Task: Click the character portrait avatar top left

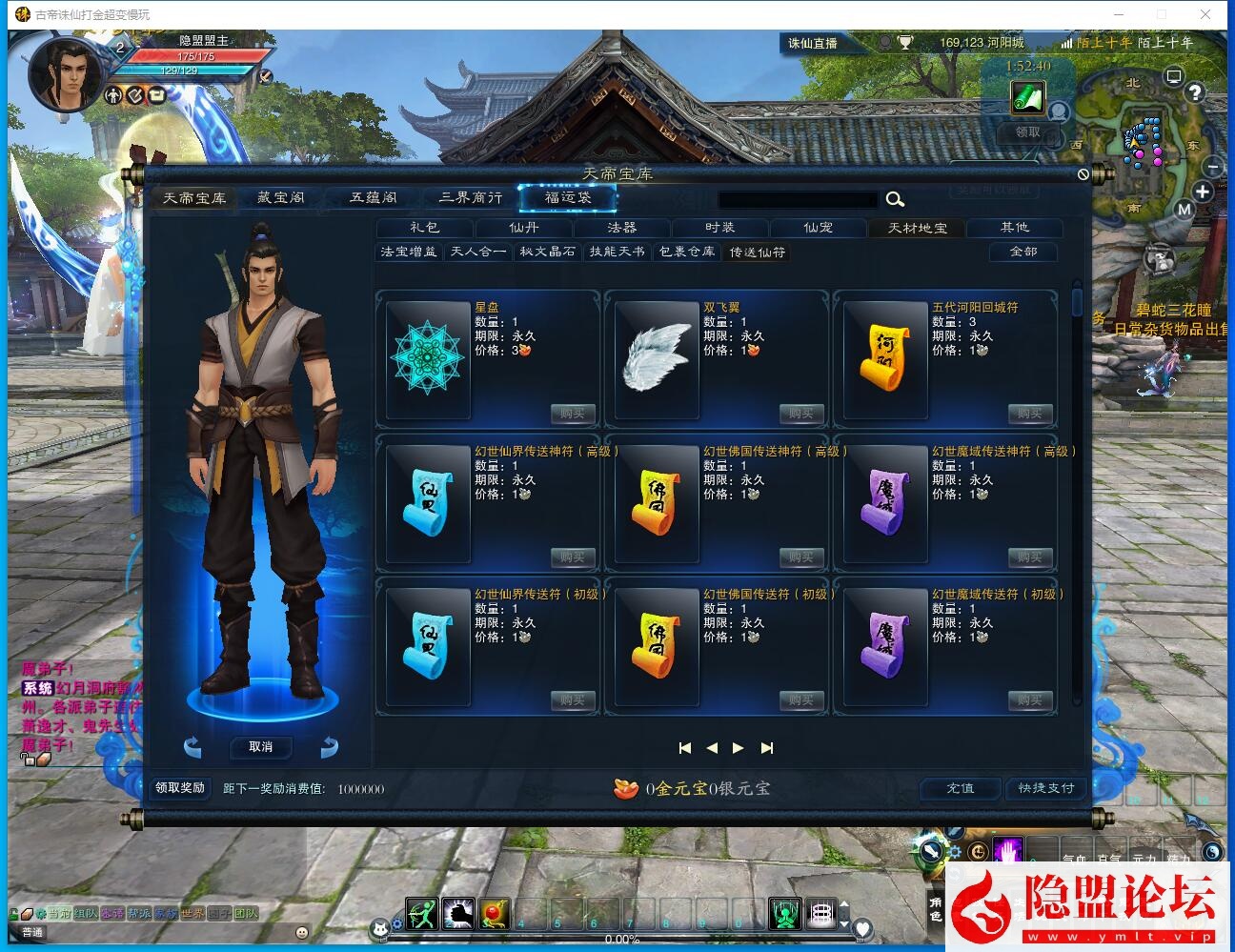Action: click(63, 72)
